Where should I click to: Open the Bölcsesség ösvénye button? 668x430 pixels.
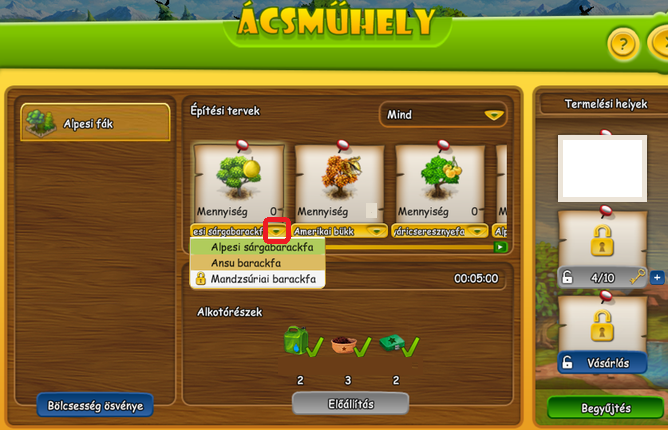pos(96,405)
